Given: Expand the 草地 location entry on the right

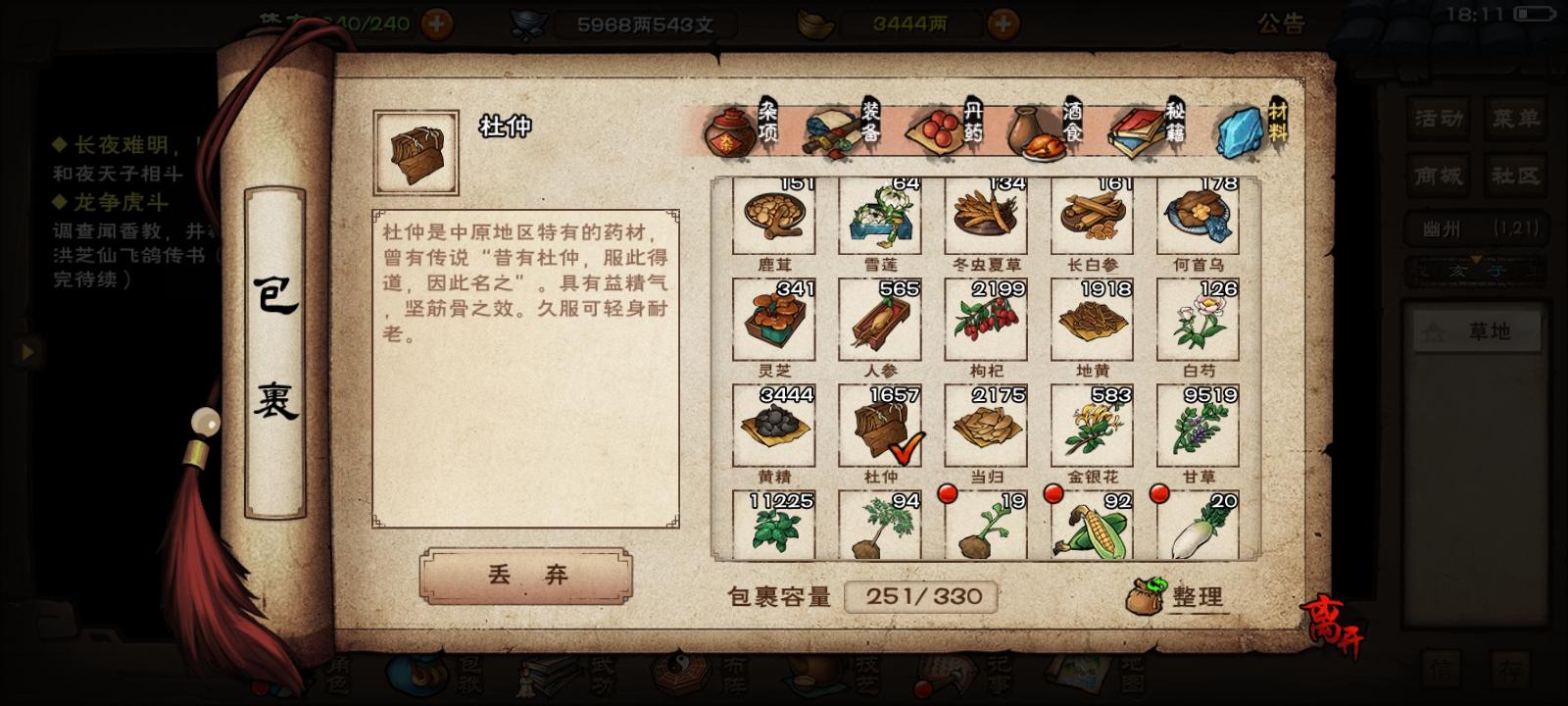Looking at the screenshot, I should coord(1479,329).
